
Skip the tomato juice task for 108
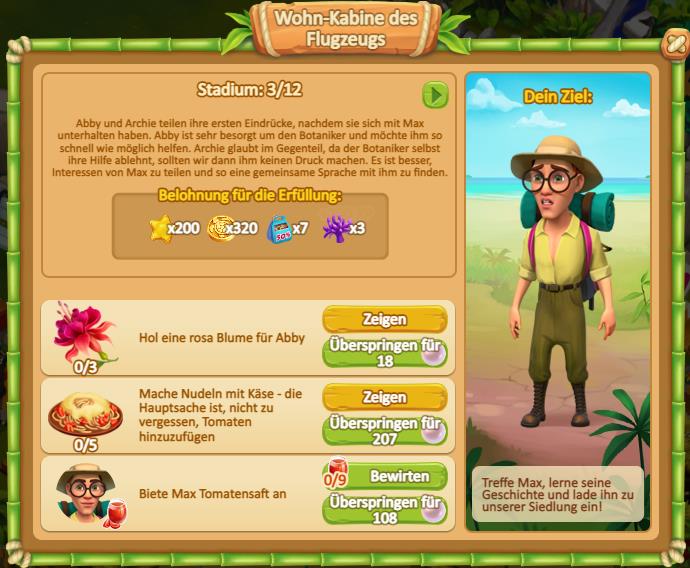[x=384, y=508]
